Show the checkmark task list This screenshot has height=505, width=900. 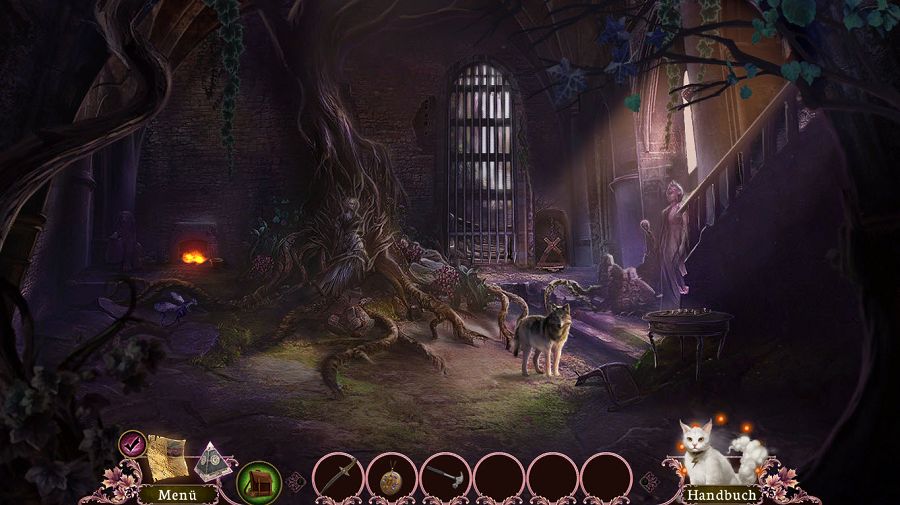click(x=131, y=443)
